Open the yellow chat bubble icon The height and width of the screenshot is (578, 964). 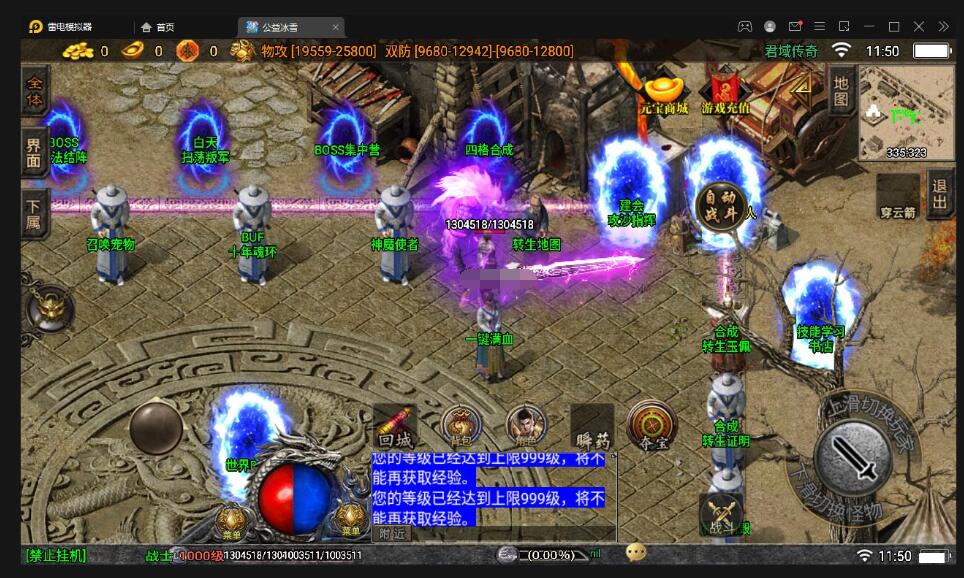[636, 553]
